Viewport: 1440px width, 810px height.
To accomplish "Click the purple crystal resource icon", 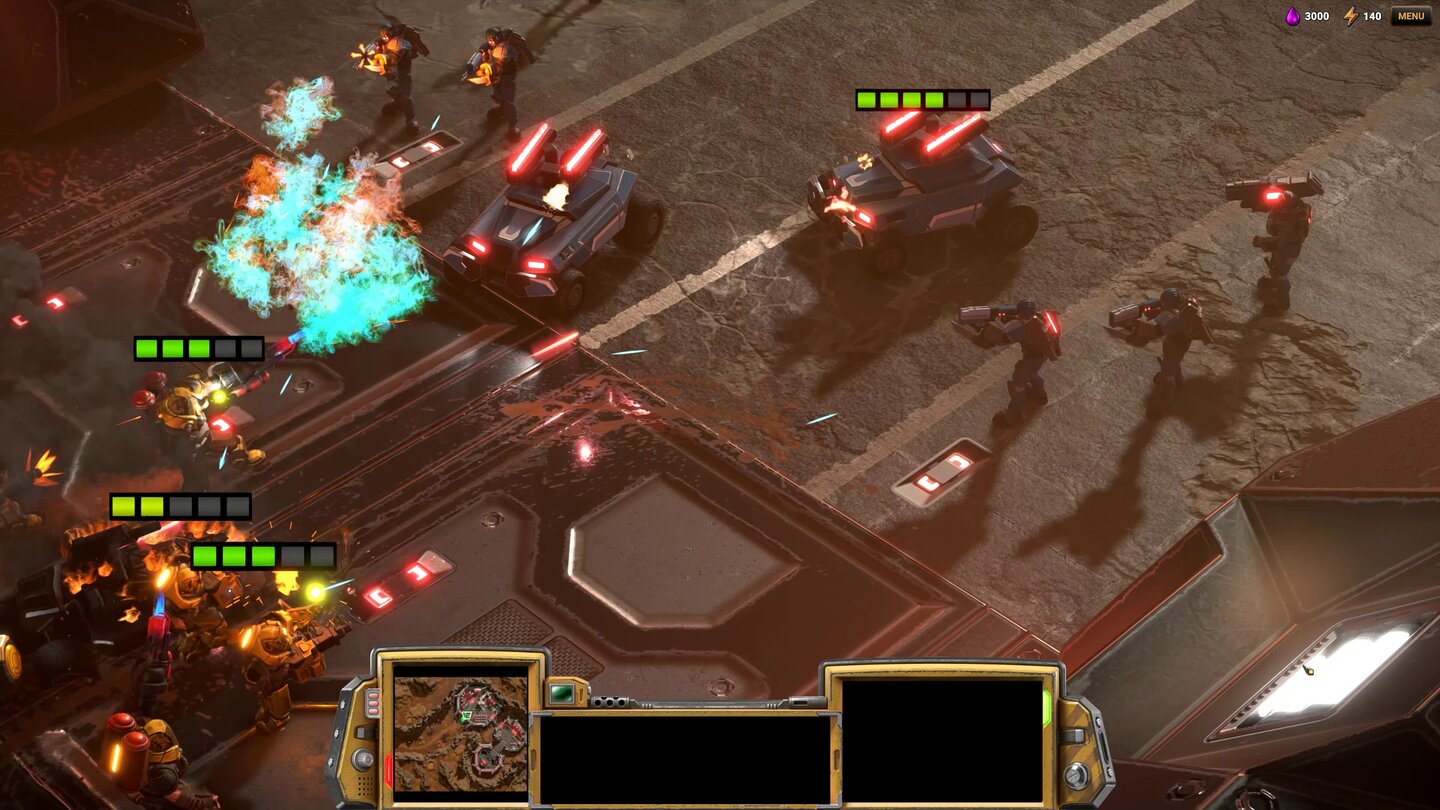I will pyautogui.click(x=1291, y=16).
